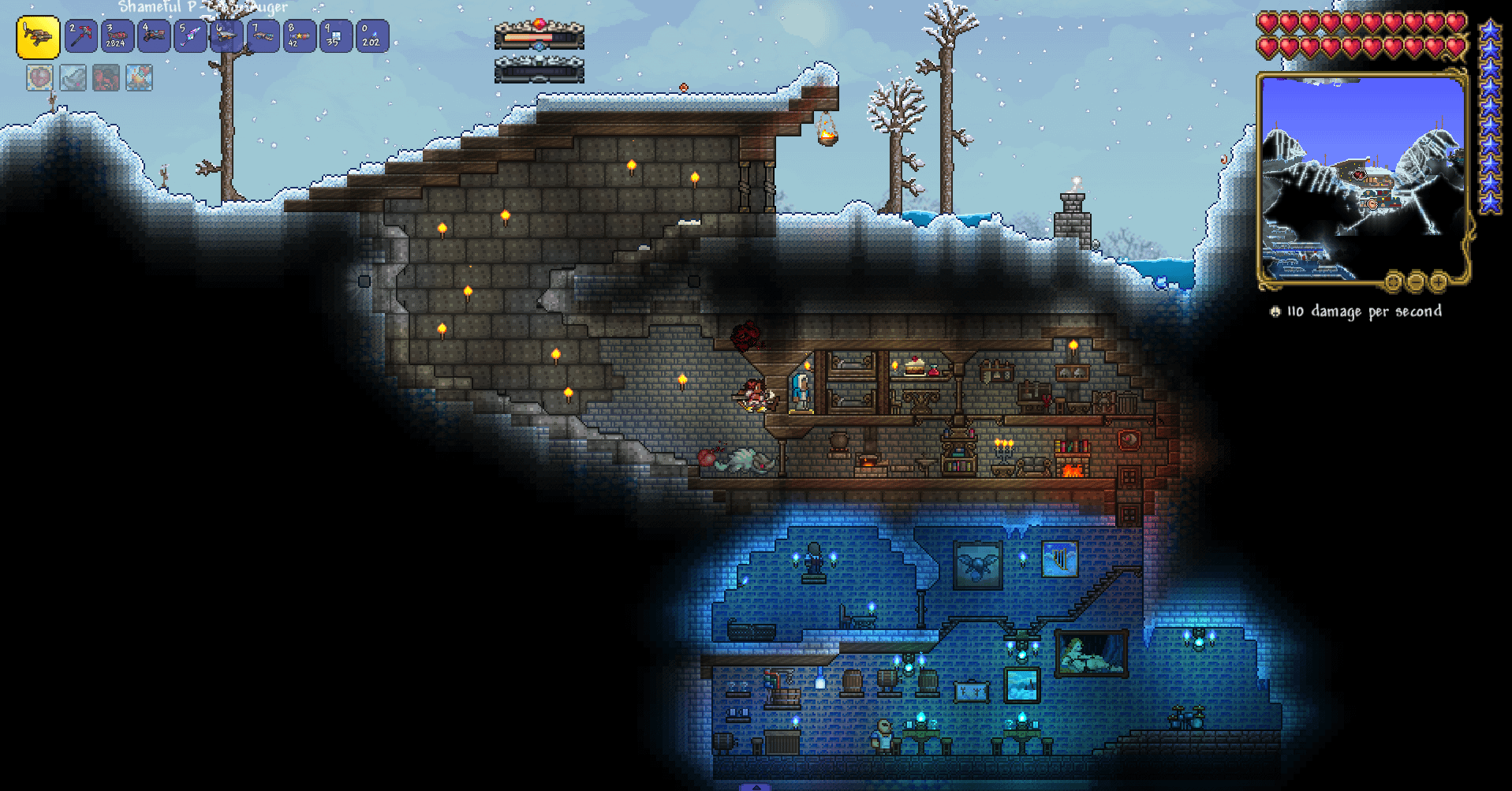The width and height of the screenshot is (1512, 791).
Task: Click the red creature buff icon
Action: (x=106, y=77)
